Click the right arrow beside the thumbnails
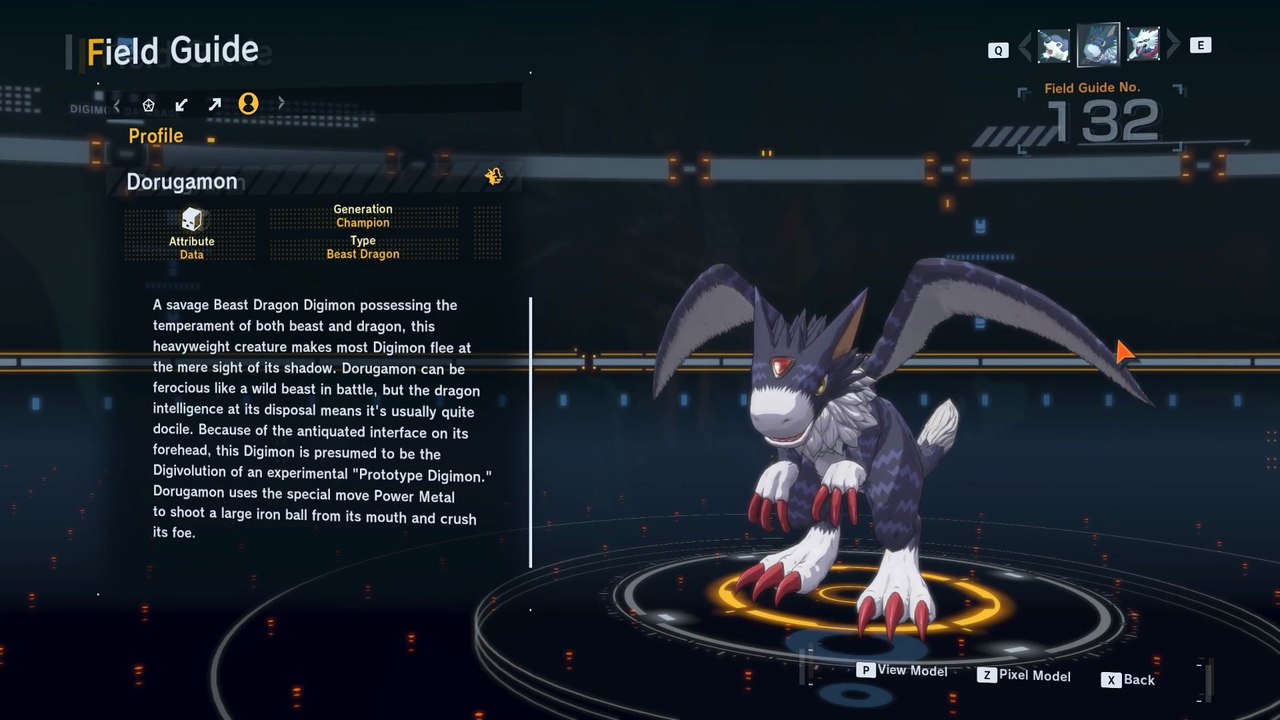 point(1173,45)
